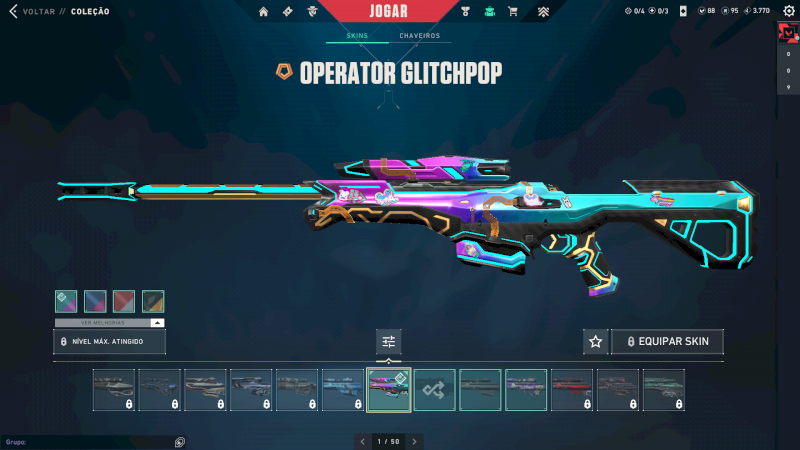Go back with the Voltar arrow

13,12
